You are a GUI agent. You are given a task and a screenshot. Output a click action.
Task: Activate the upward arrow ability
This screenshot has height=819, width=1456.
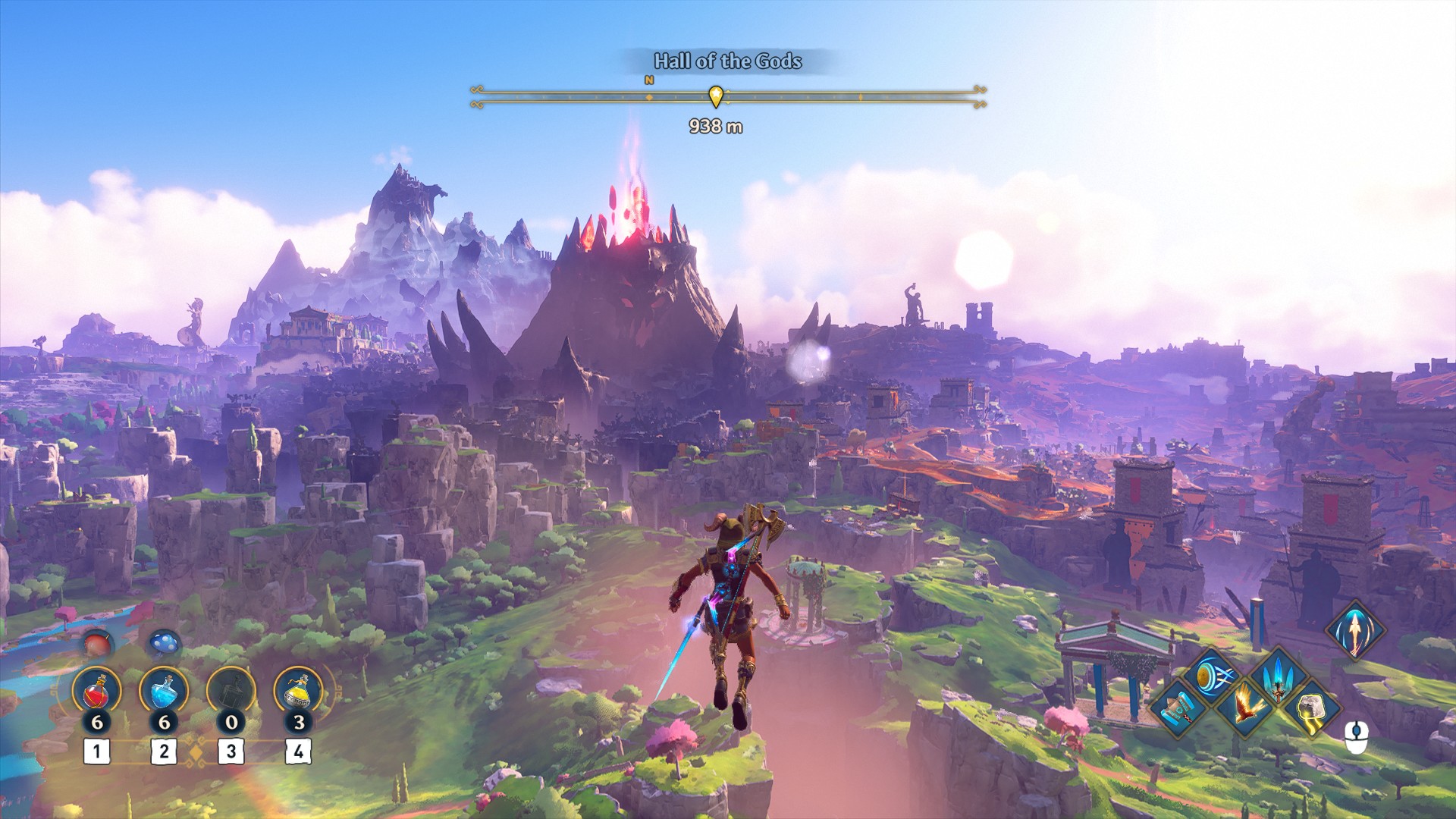tap(1354, 629)
